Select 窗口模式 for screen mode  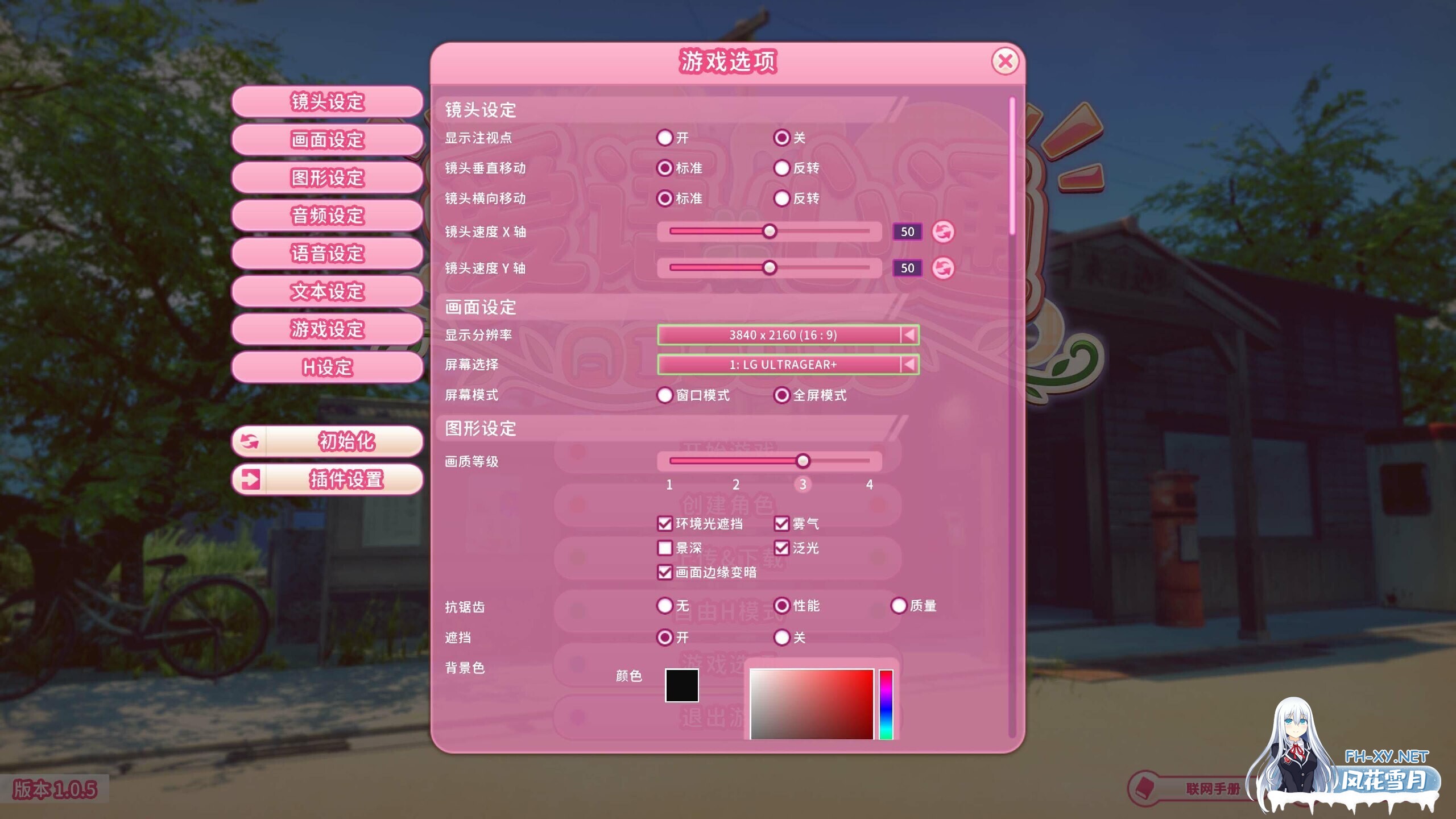(x=664, y=395)
